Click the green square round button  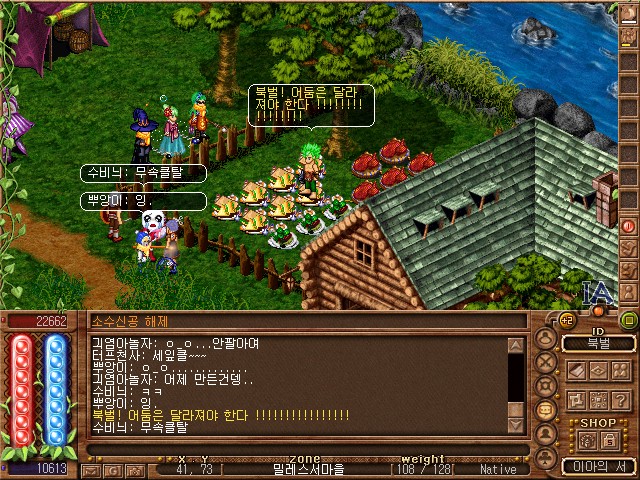coord(629,321)
